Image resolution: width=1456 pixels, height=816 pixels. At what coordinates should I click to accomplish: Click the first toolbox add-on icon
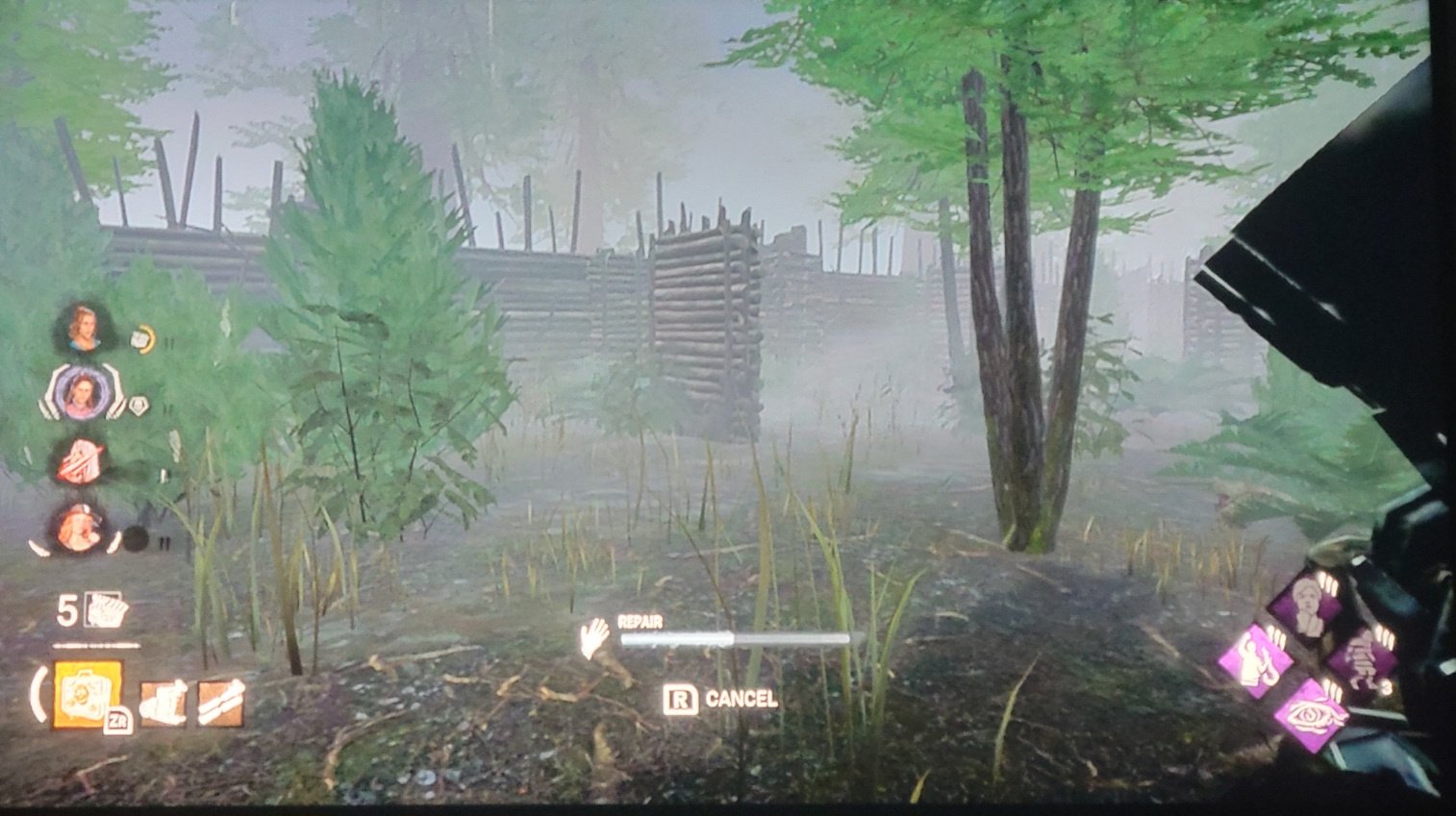click(163, 703)
